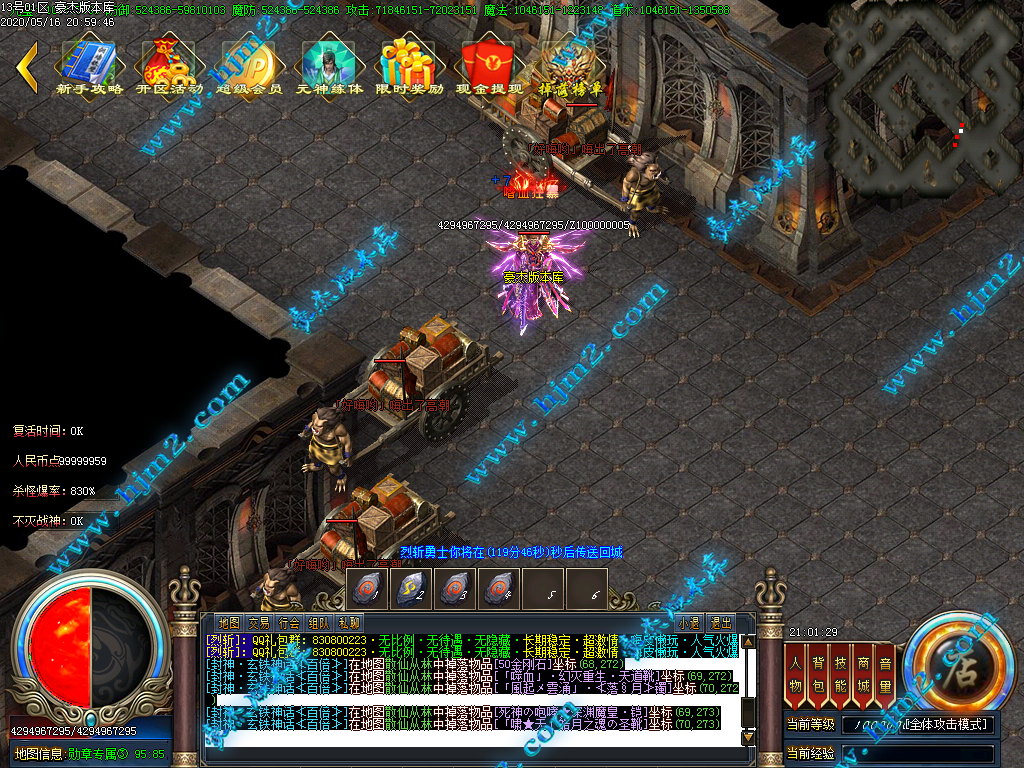This screenshot has height=768, width=1024.
Task: Switch to the 私聊 private chat tab
Action: click(349, 622)
